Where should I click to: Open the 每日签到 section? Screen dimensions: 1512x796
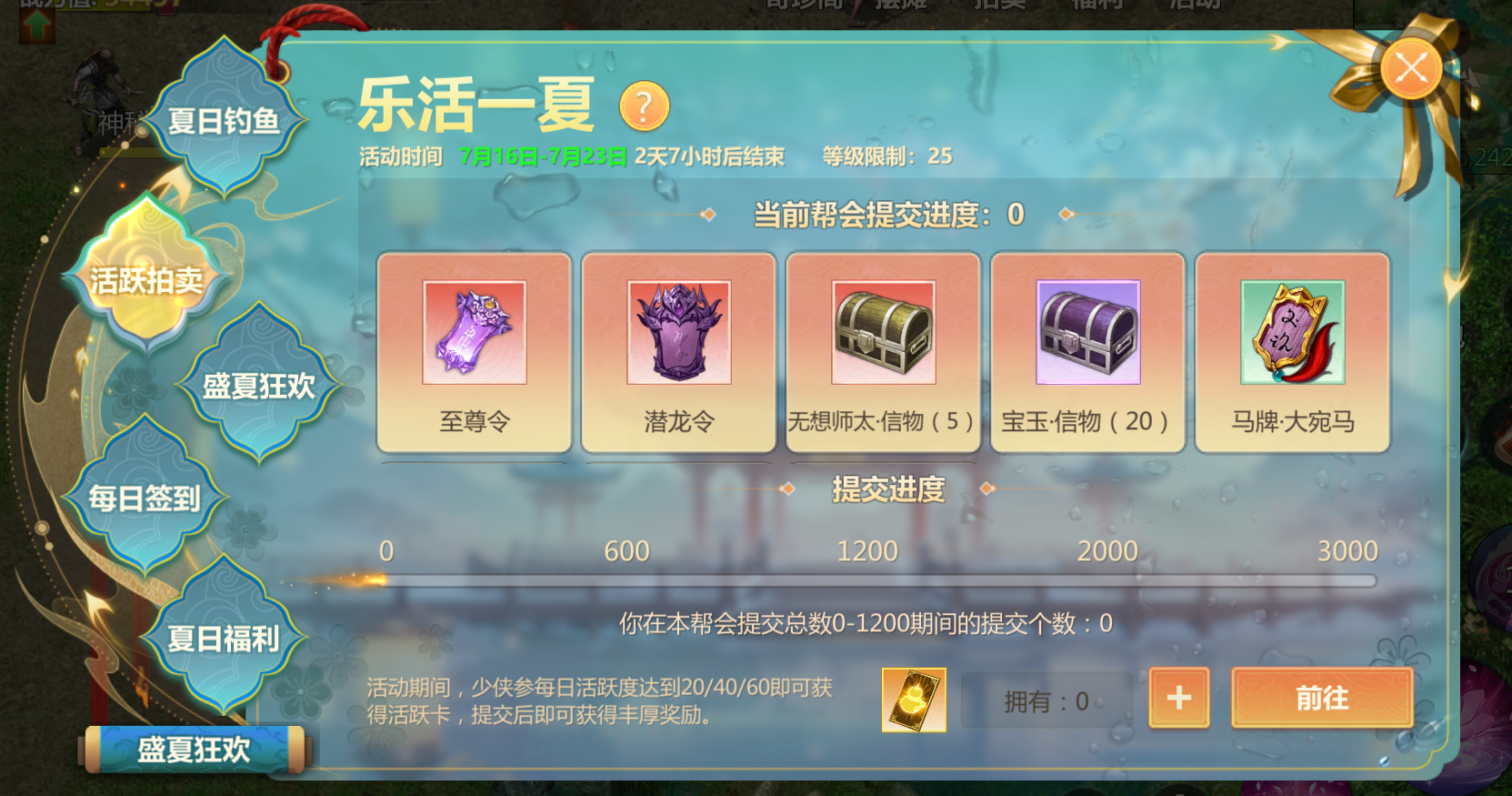point(147,497)
